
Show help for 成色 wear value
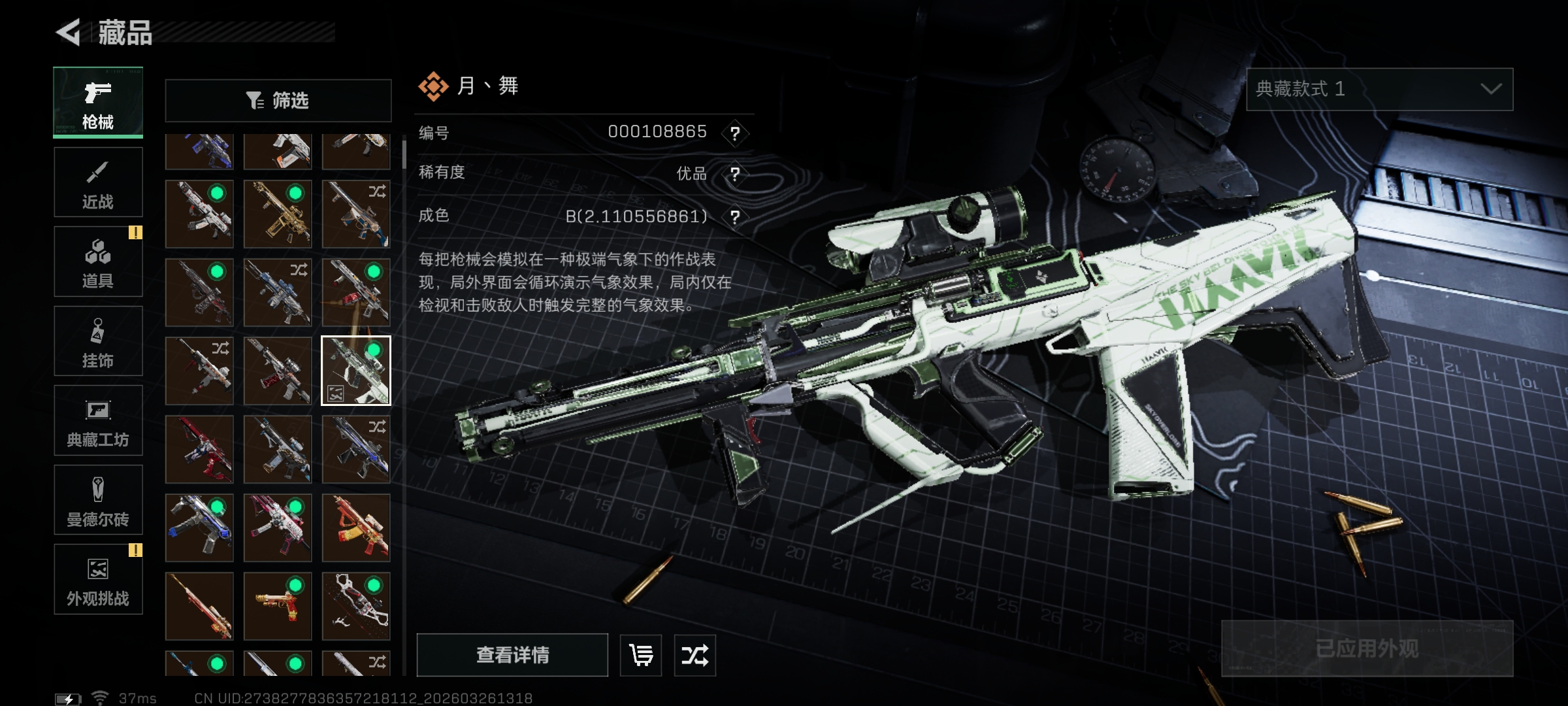(x=735, y=217)
